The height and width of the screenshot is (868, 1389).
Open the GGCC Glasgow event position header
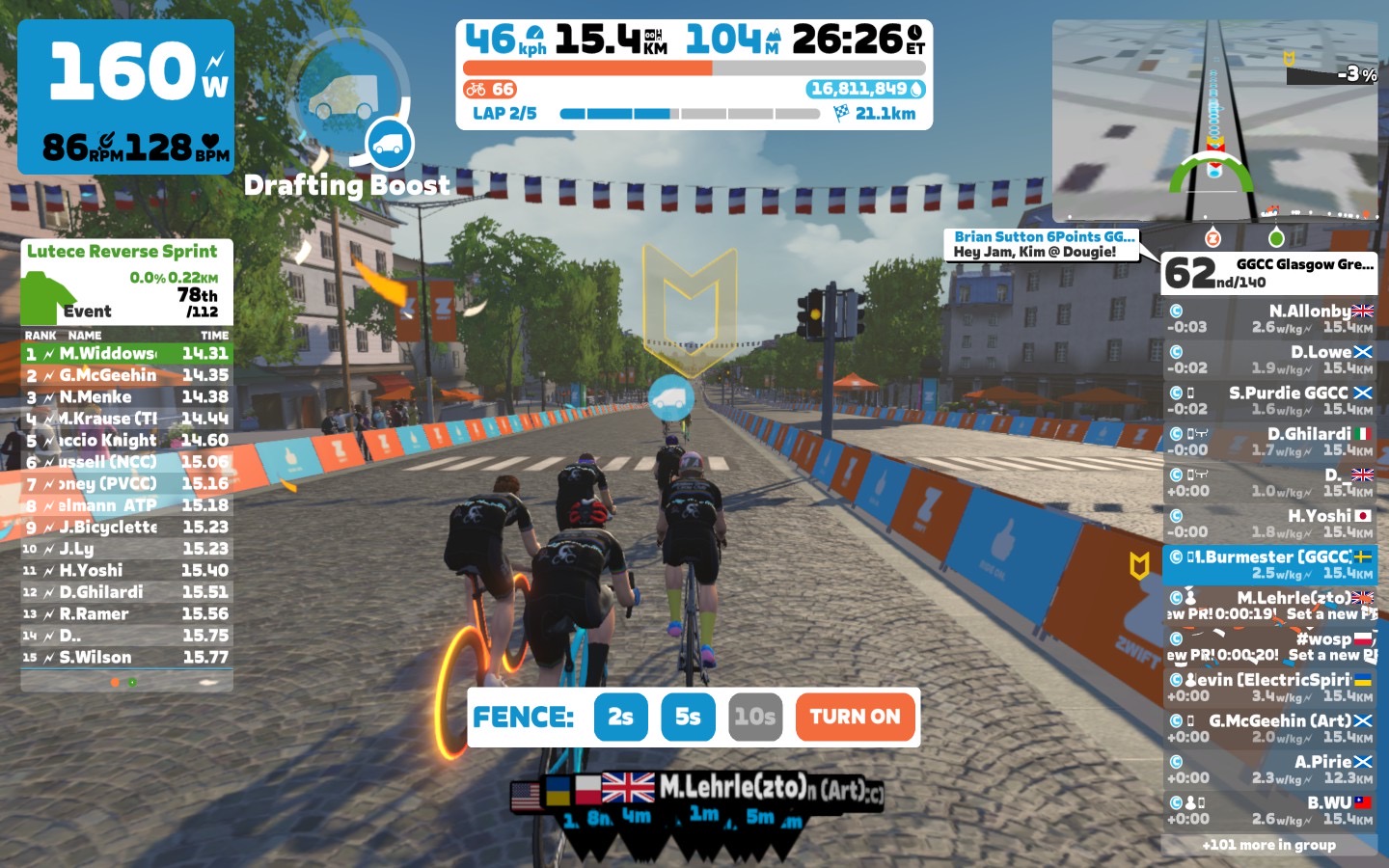coord(1268,273)
